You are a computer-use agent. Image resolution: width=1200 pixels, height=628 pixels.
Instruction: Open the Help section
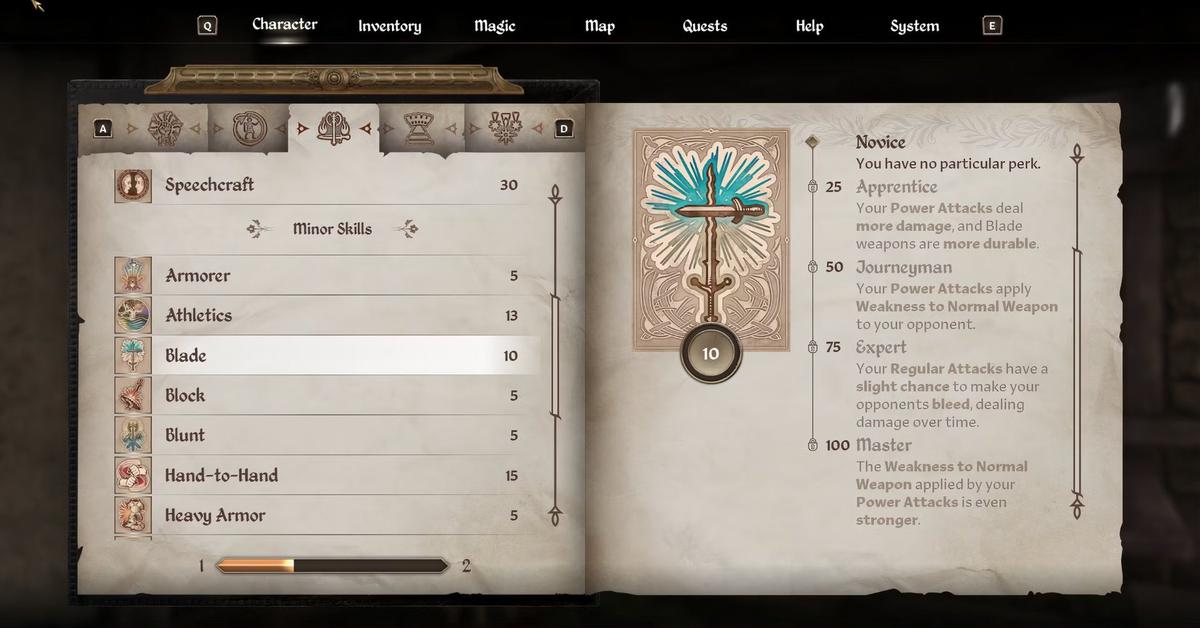(x=809, y=26)
